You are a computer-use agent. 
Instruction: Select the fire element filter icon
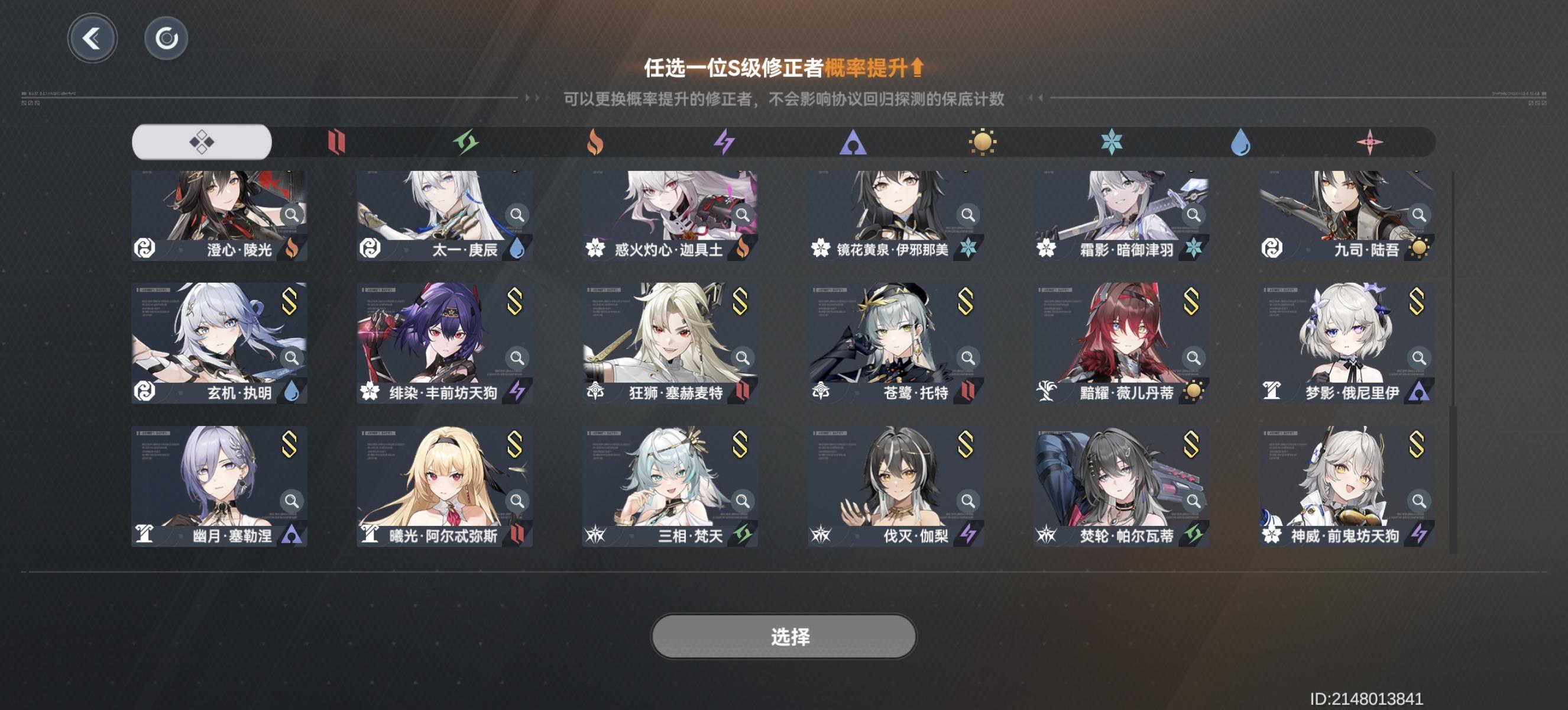596,141
